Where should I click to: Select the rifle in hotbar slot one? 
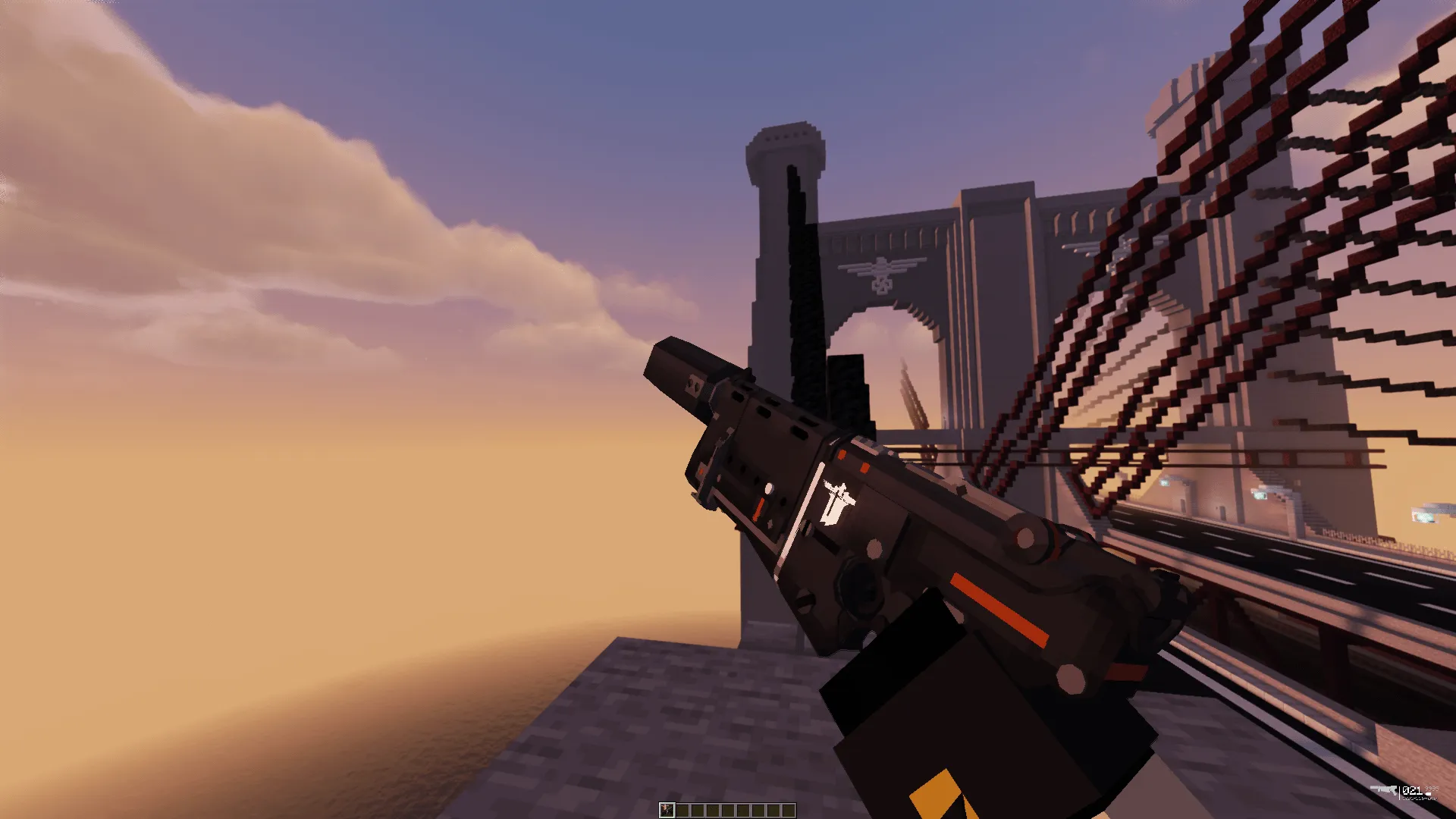pyautogui.click(x=667, y=810)
